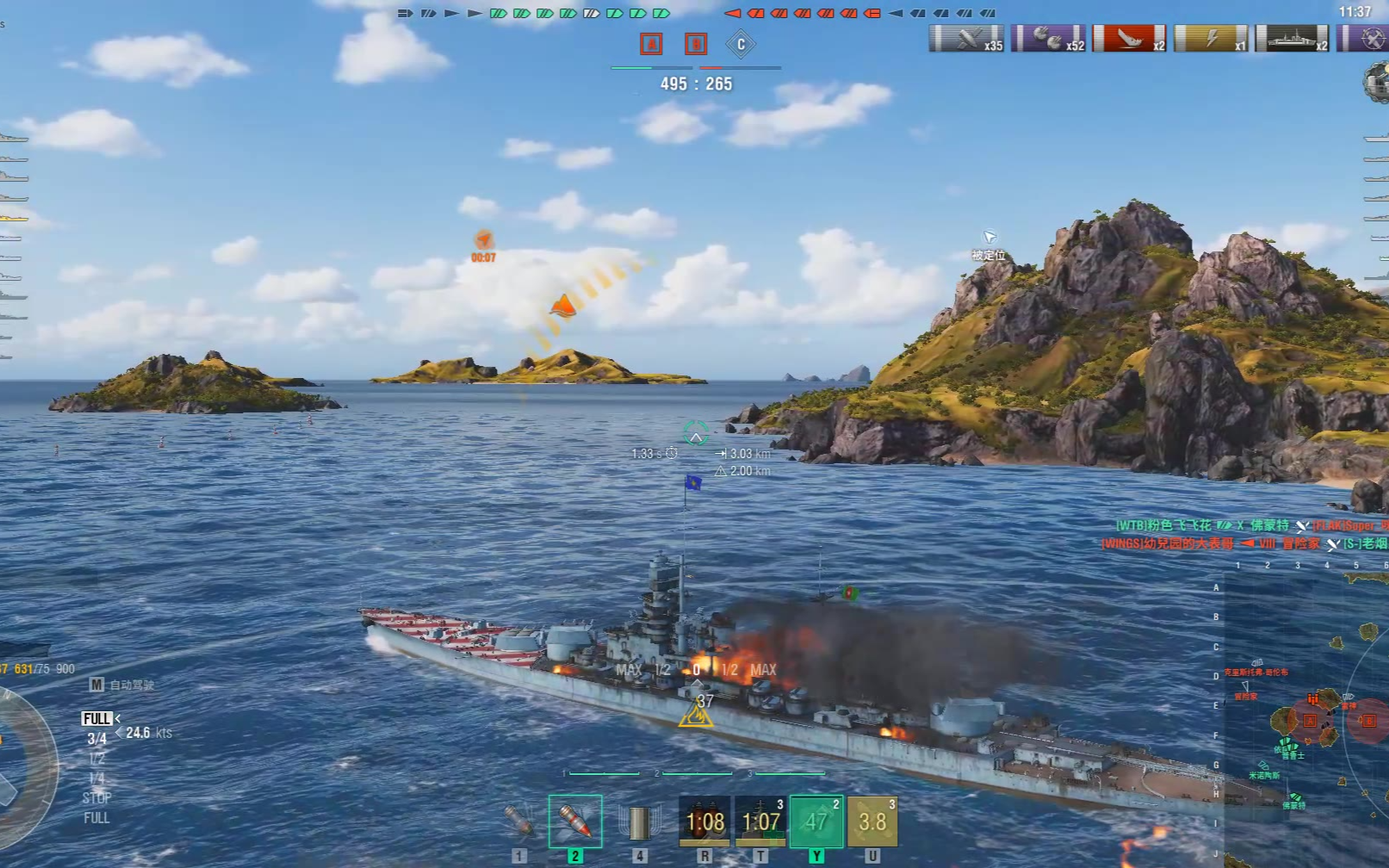
Task: Click the black ship silhouette ribbon
Action: [1293, 39]
